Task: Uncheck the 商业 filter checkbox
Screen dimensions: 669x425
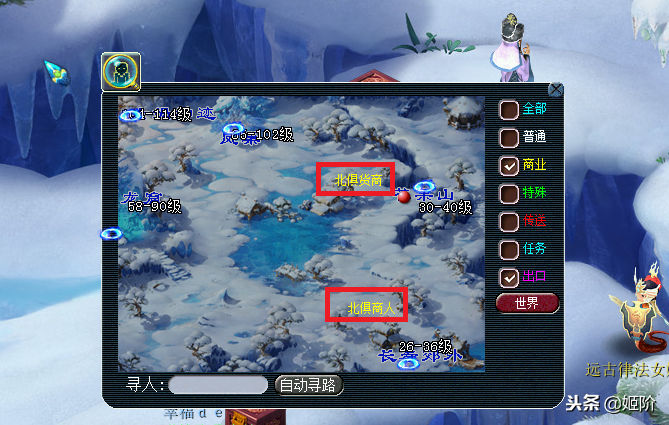Action: click(x=509, y=165)
